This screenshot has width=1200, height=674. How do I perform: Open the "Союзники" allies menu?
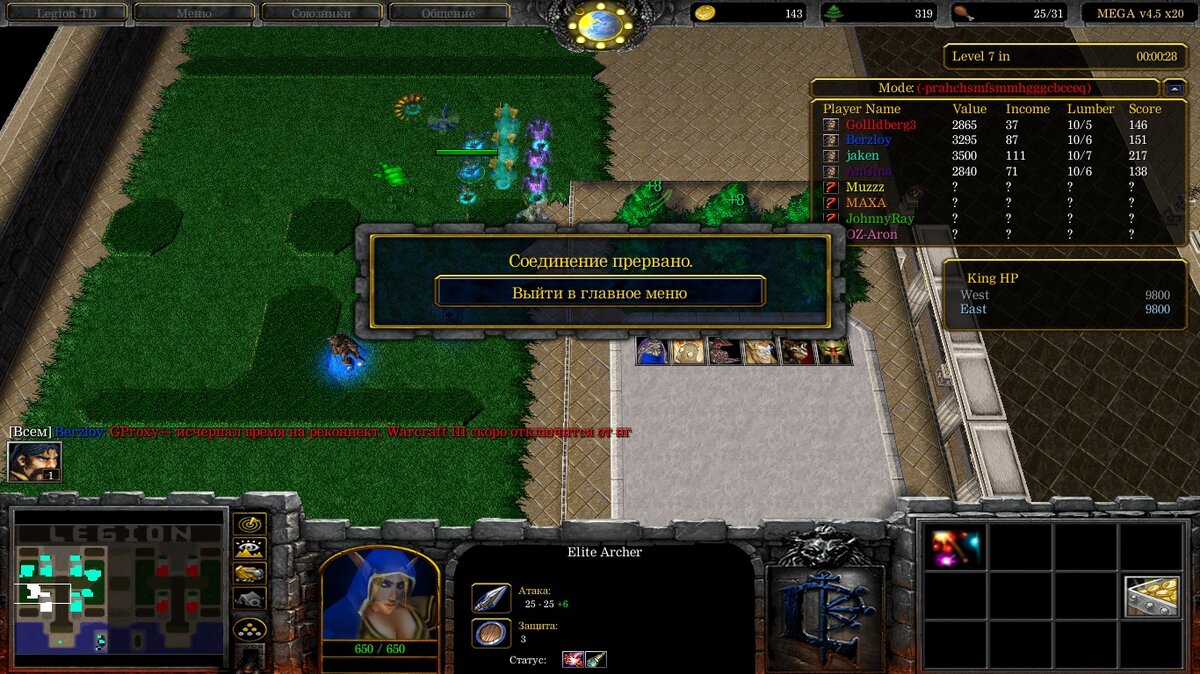[320, 13]
